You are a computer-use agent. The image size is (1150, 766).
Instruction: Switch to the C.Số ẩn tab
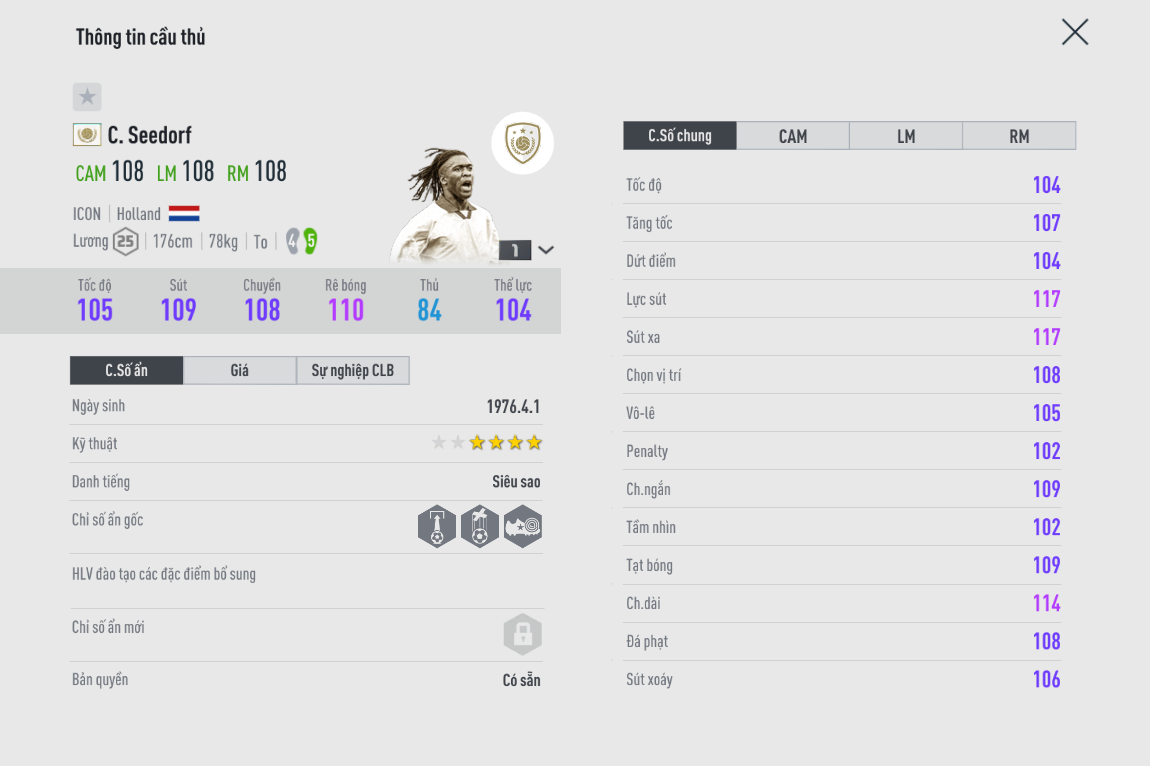(x=127, y=371)
